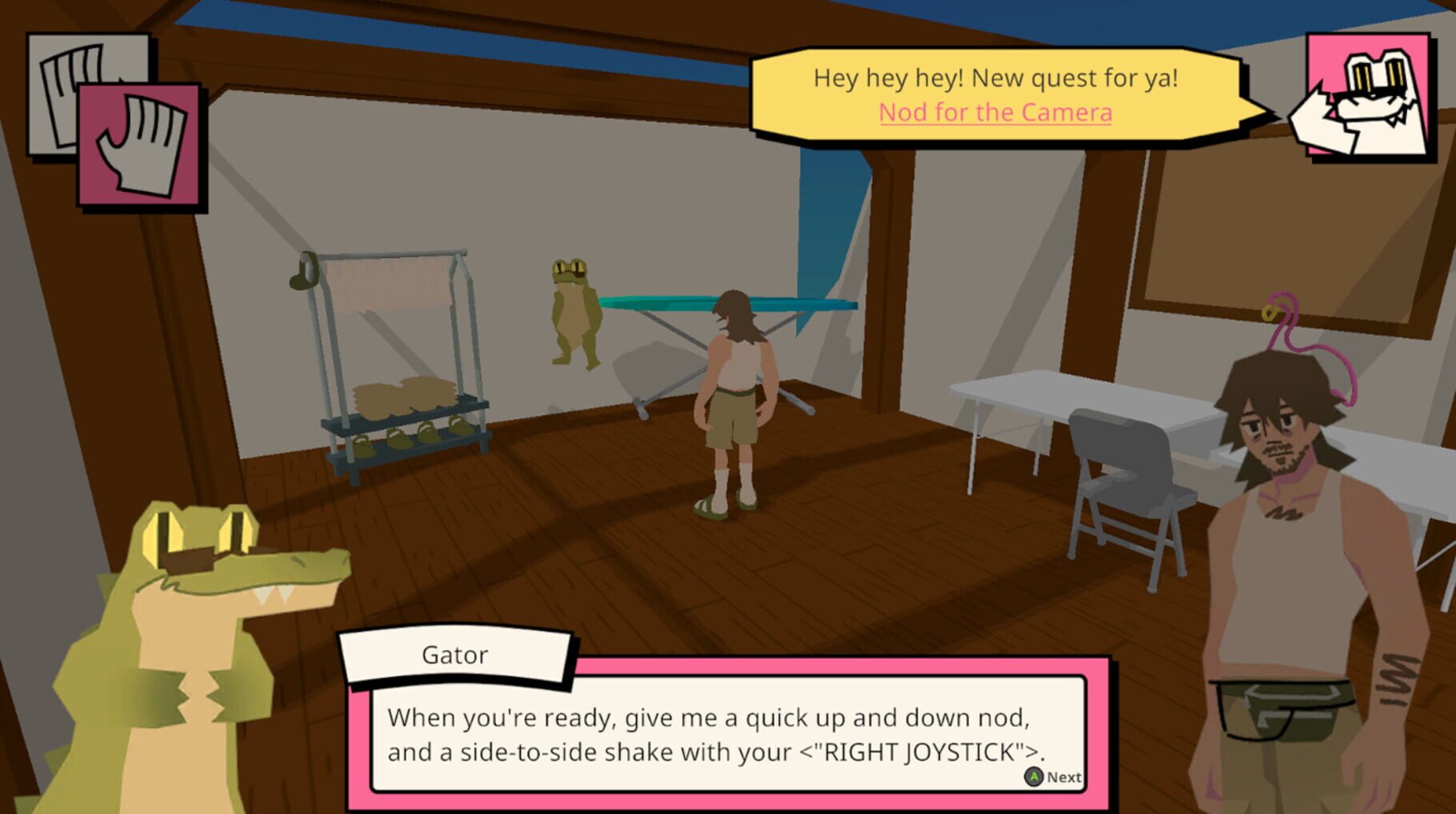
Task: Click the pink dialogue box border
Action: point(720,801)
